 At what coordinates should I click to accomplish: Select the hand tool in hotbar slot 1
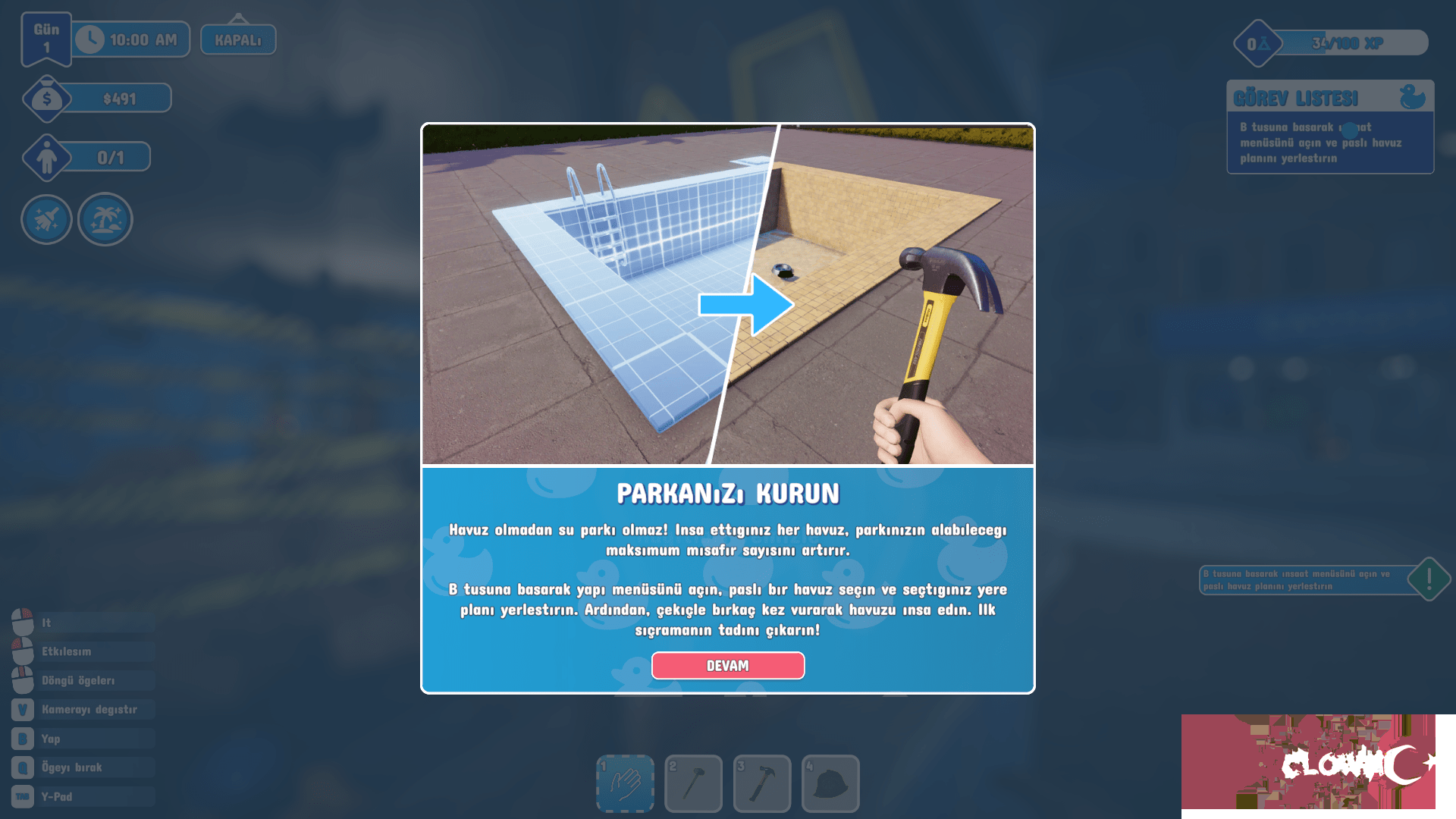[x=623, y=783]
